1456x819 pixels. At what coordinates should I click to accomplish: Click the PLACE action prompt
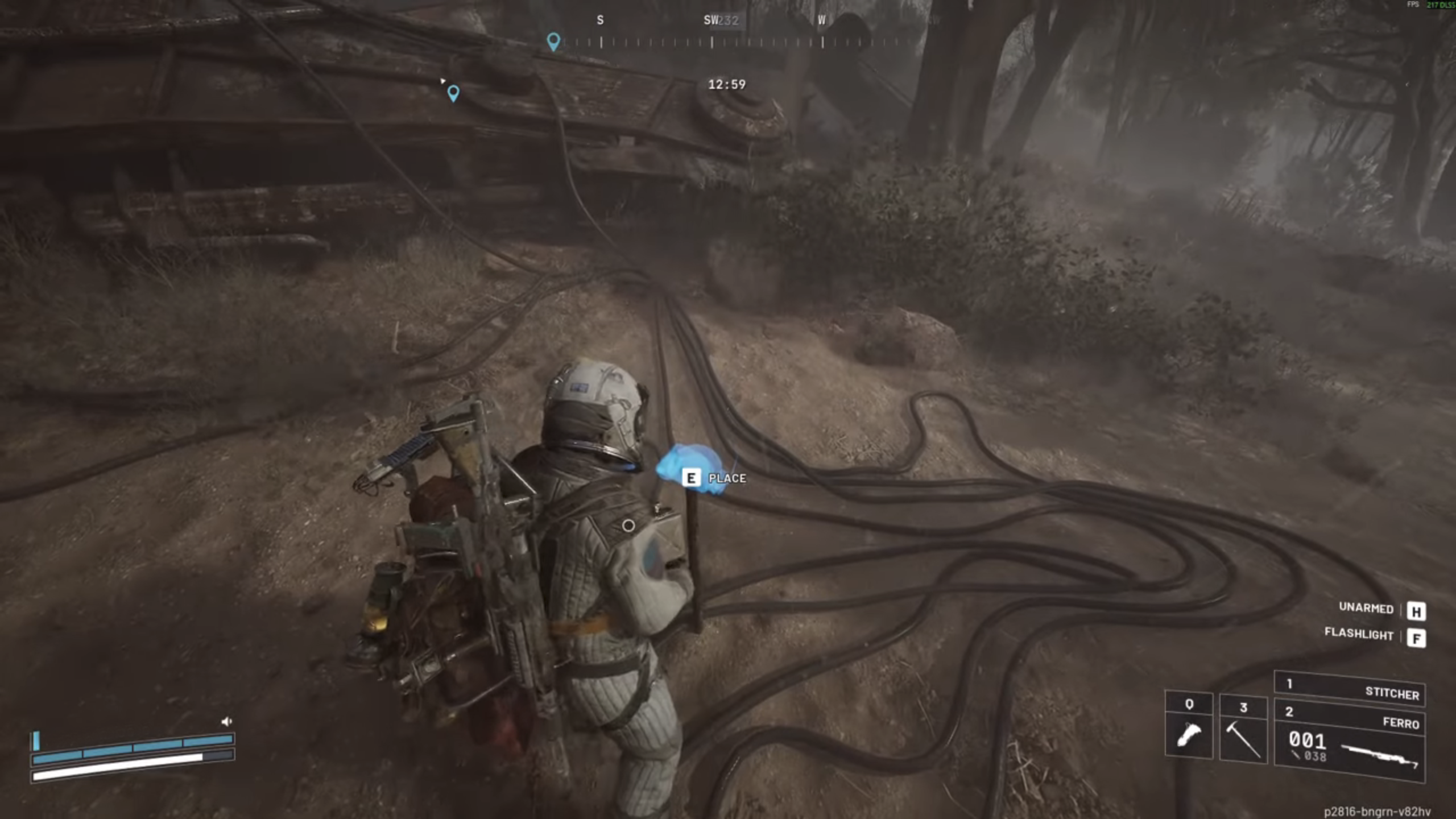click(726, 478)
